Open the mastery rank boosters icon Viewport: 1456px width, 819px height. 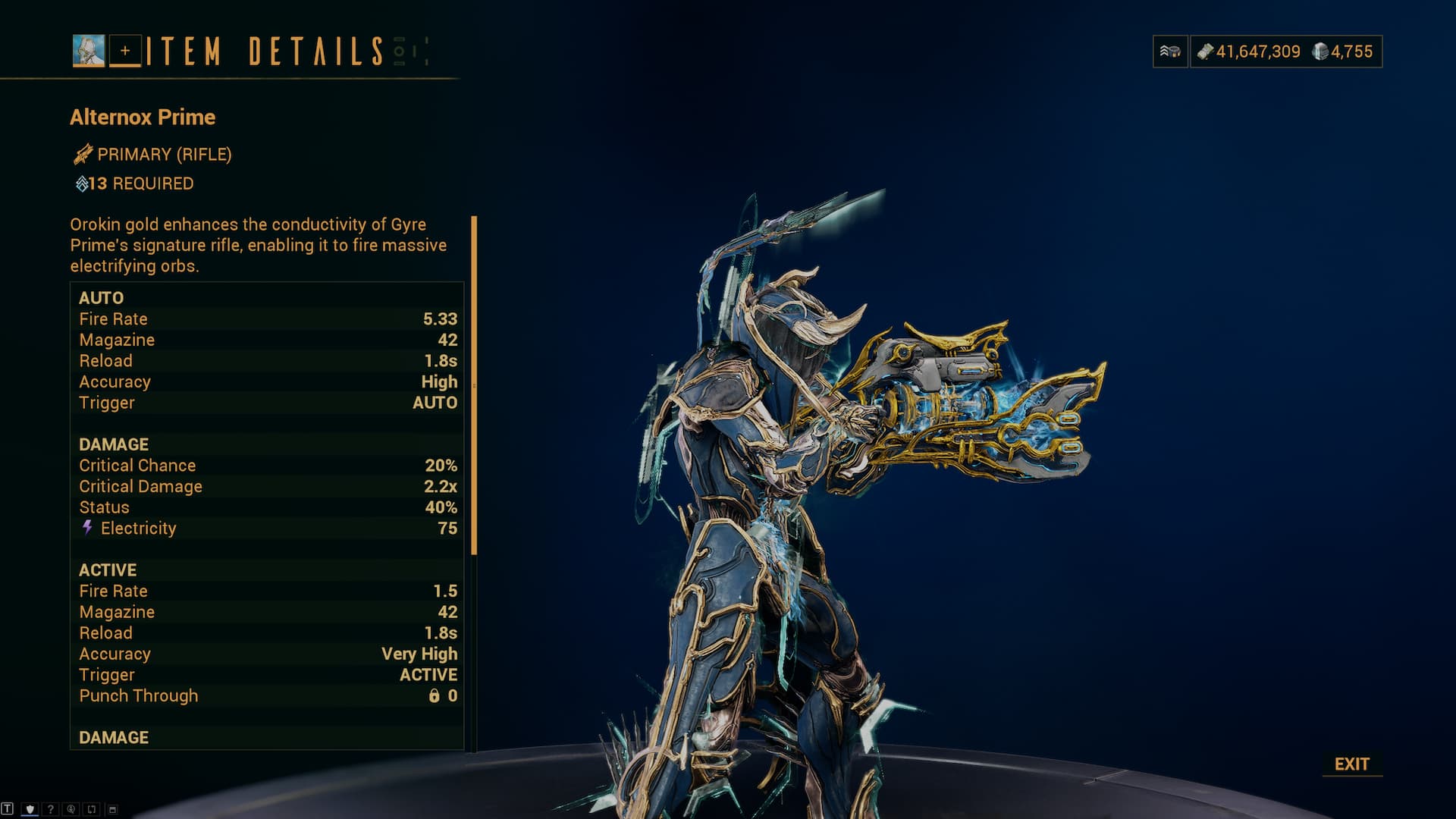click(x=1170, y=52)
